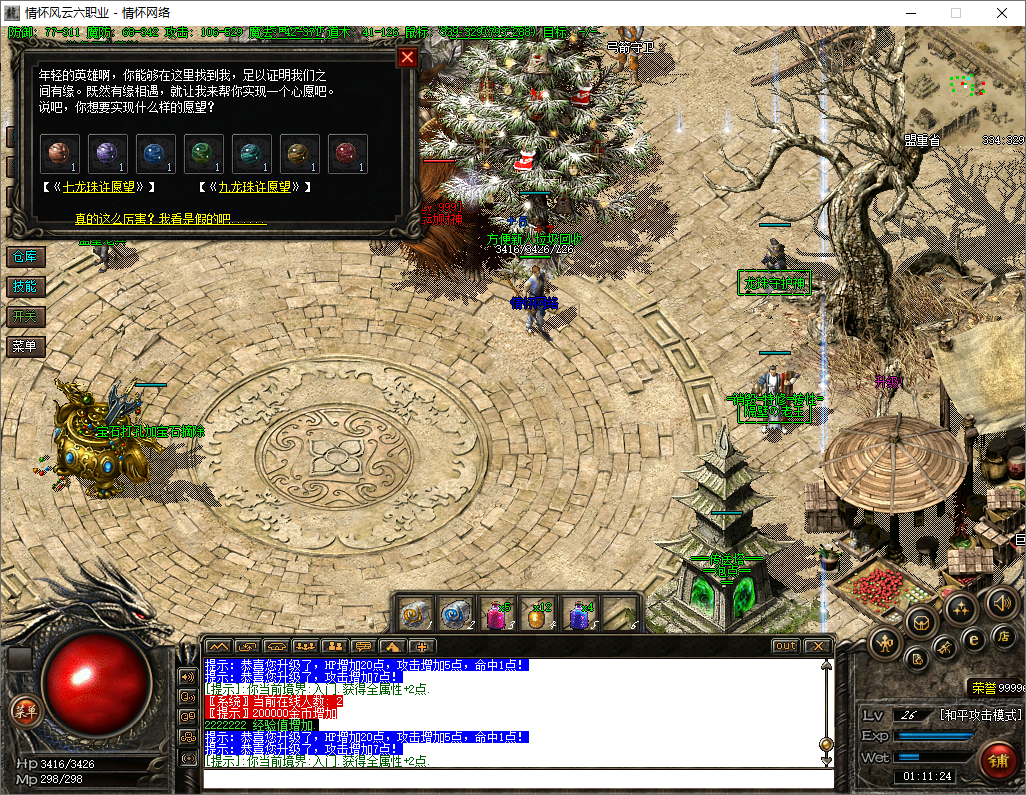The width and height of the screenshot is (1026, 795).
Task: Click the round 菜单 button beside the health orb
Action: click(x=24, y=712)
